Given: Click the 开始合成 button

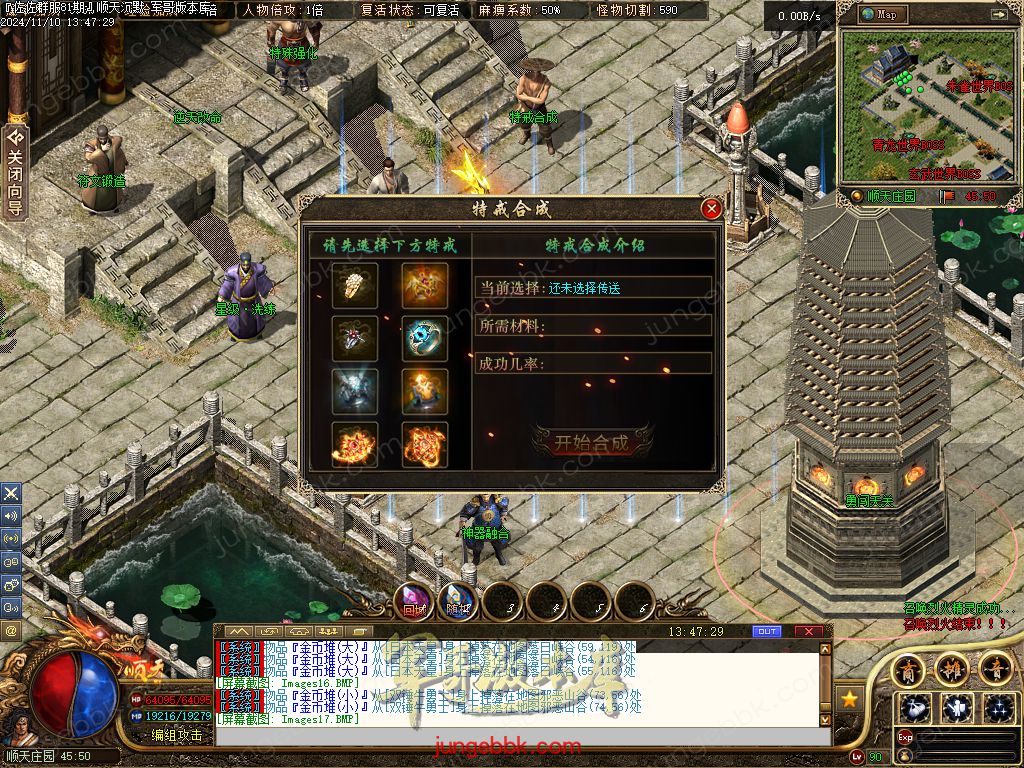Looking at the screenshot, I should pyautogui.click(x=592, y=443).
